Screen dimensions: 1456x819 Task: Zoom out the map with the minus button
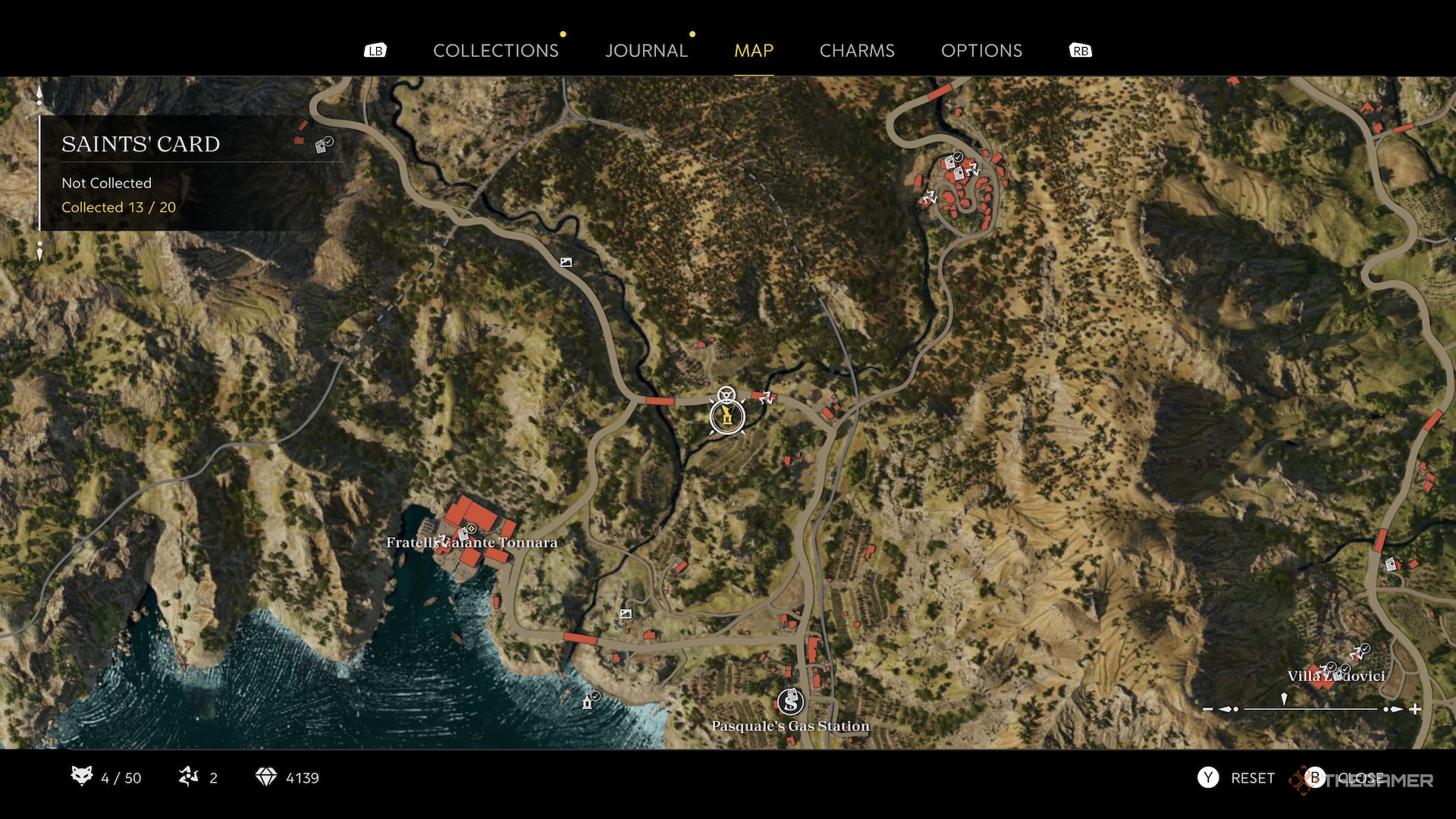tap(1208, 709)
